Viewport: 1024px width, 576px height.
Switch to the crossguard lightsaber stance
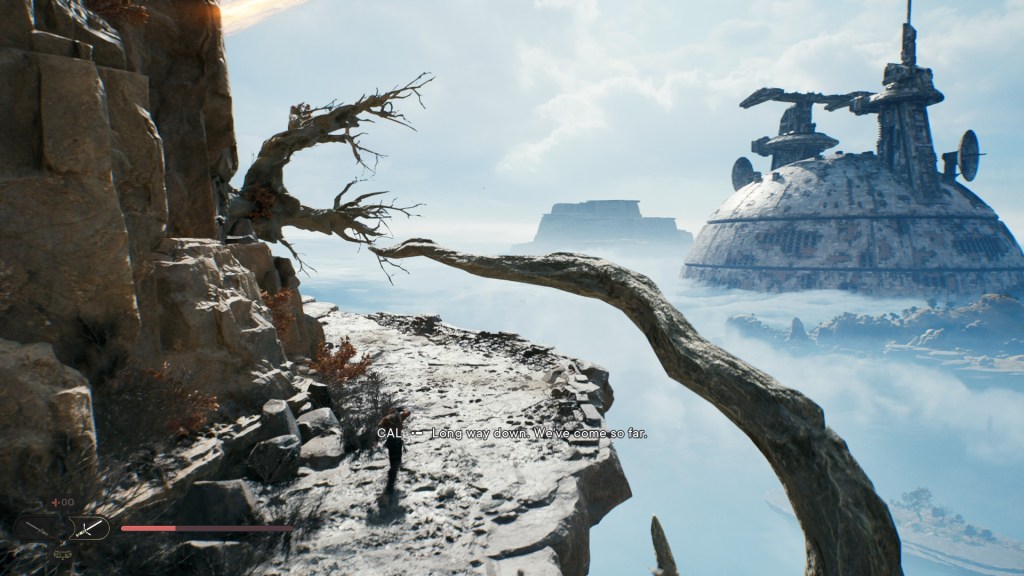click(x=86, y=528)
